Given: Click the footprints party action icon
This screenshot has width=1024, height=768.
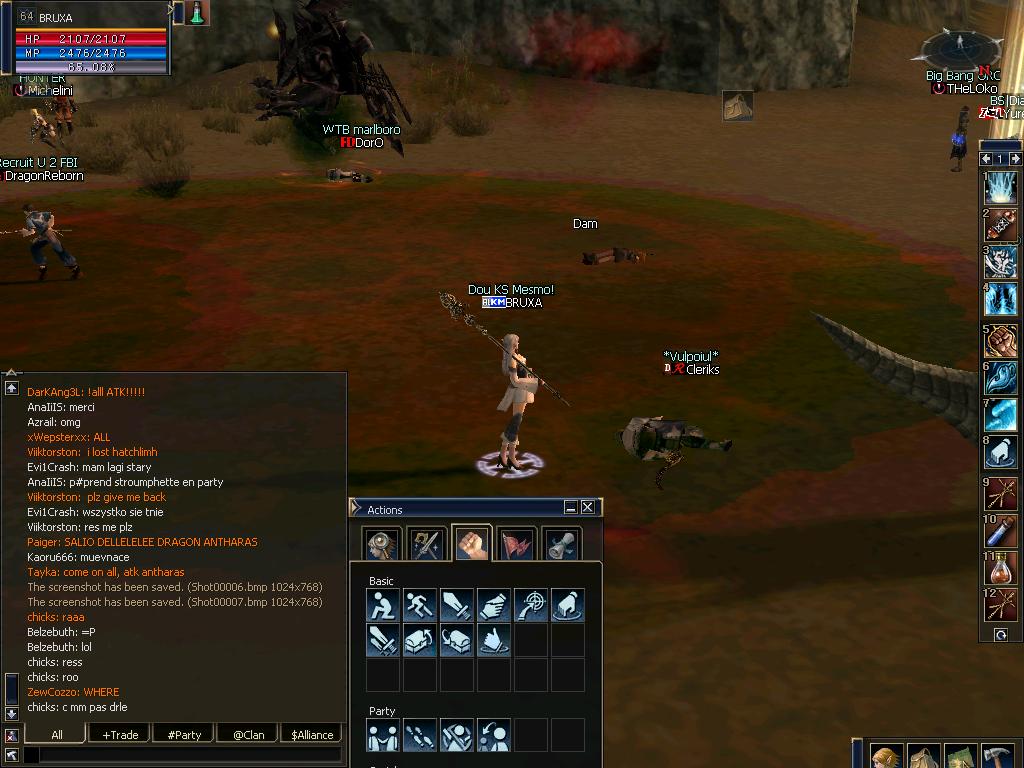Looking at the screenshot, I should coord(420,735).
